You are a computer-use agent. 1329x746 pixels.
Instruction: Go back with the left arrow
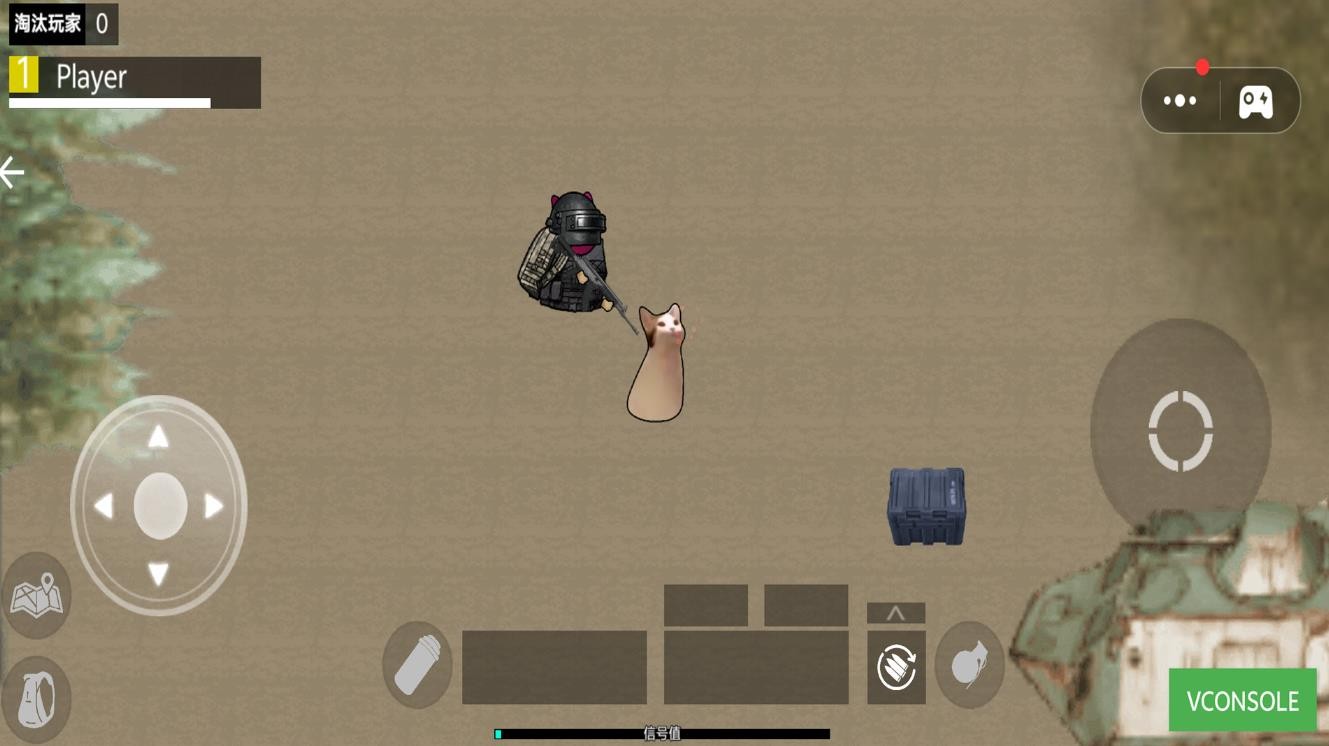(13, 173)
